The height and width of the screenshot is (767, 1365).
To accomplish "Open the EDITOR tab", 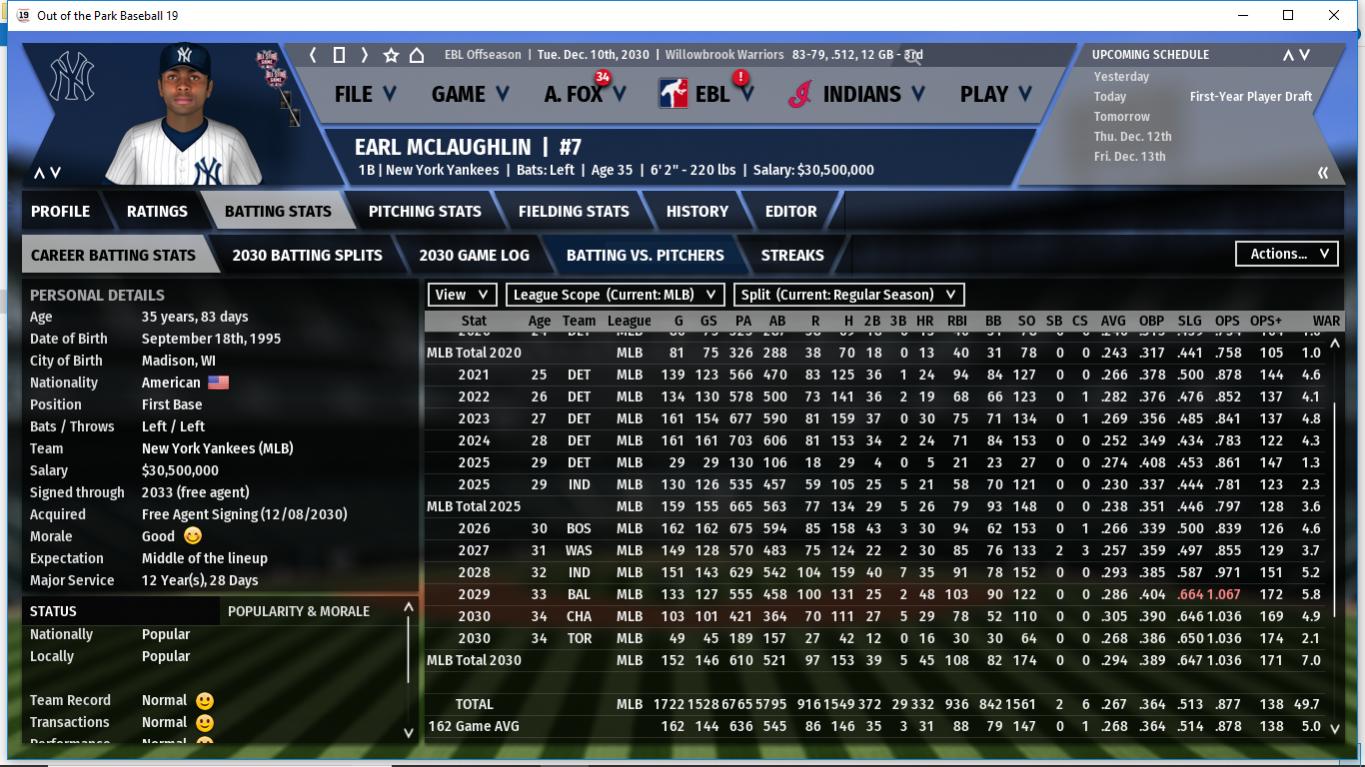I will pos(791,211).
